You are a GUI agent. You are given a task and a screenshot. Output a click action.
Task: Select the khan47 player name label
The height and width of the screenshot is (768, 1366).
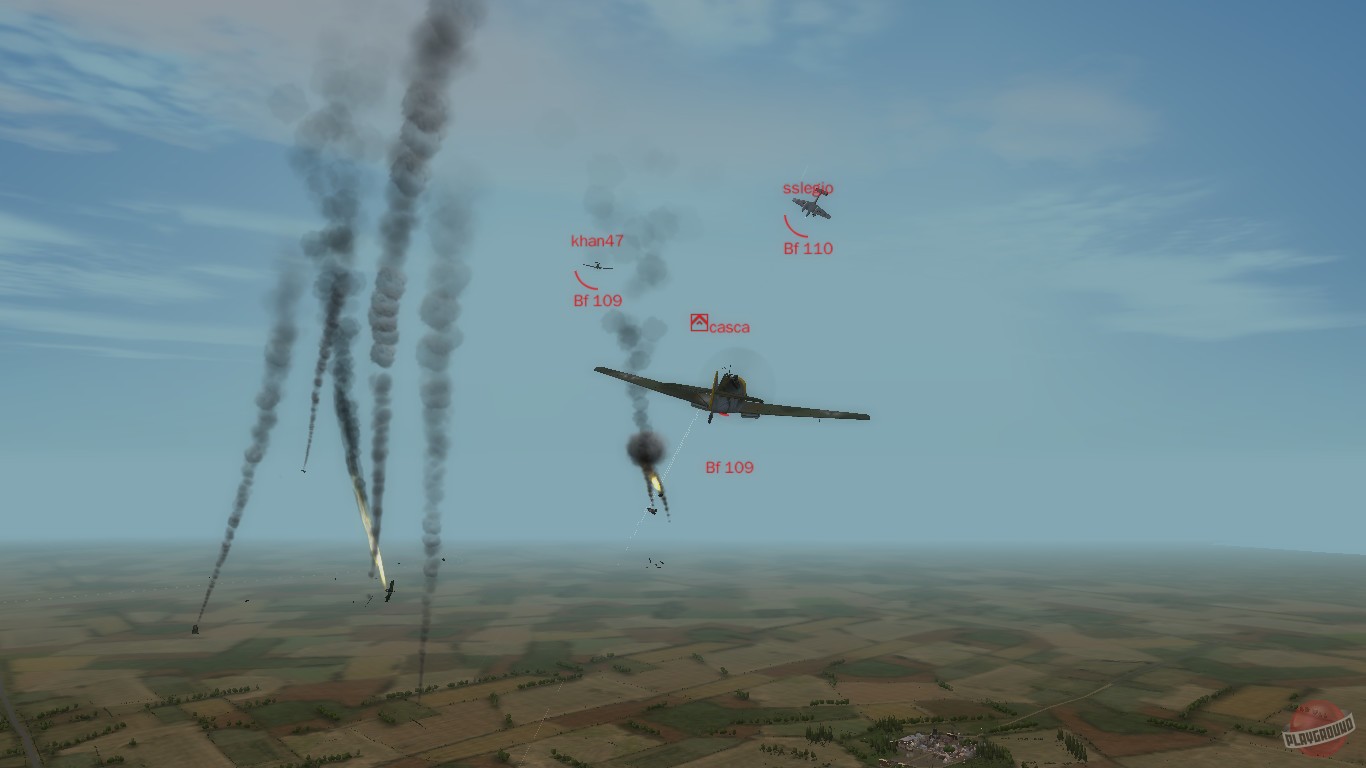pyautogui.click(x=595, y=240)
